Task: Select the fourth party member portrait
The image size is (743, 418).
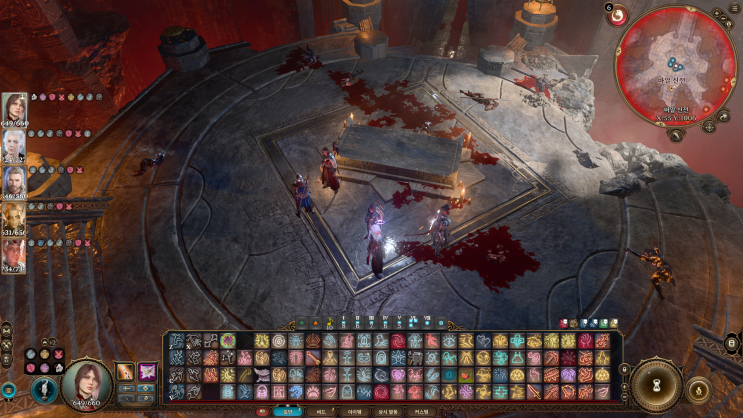Action: point(14,215)
